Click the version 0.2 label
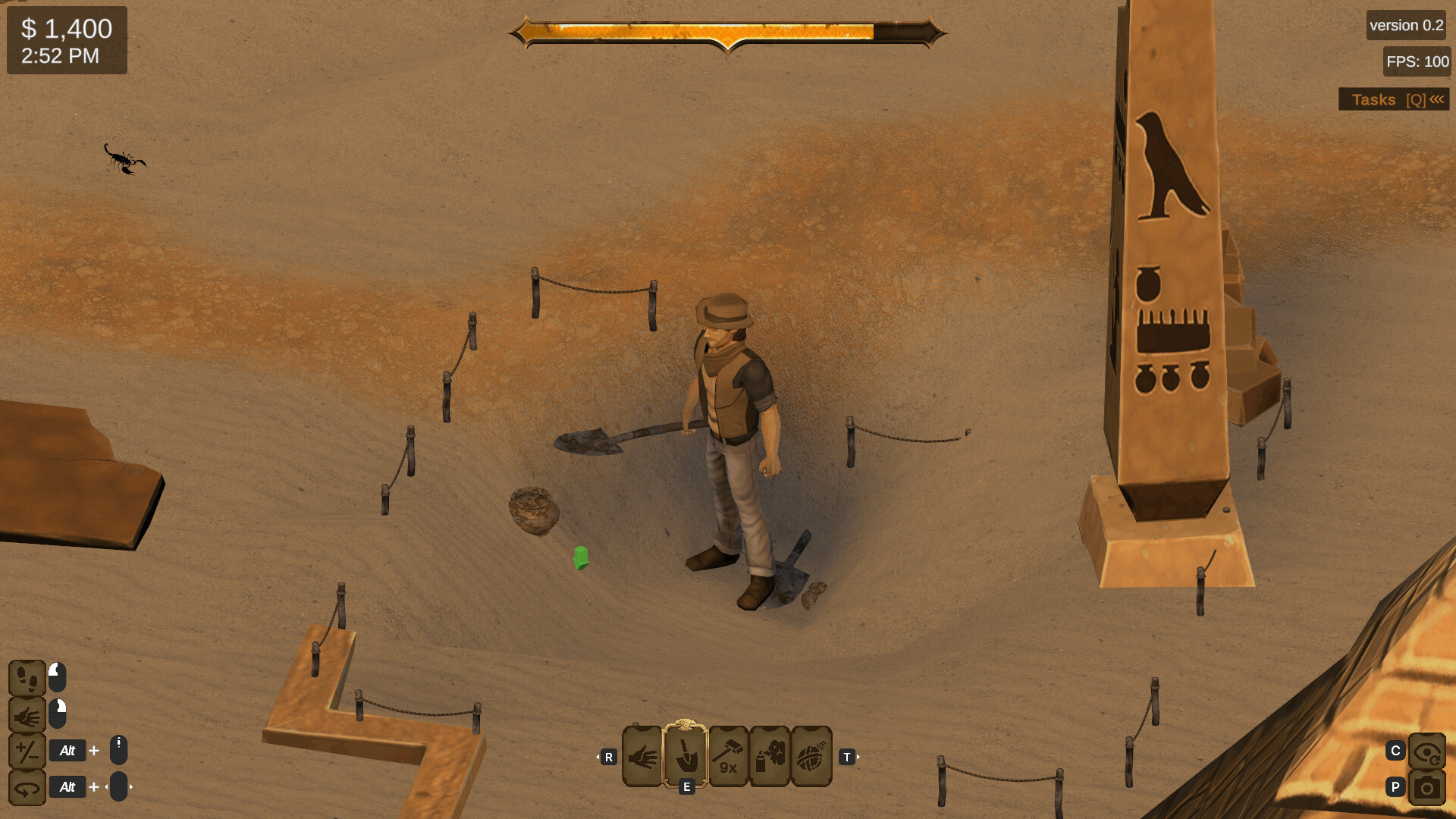The image size is (1456, 819). coord(1405,24)
